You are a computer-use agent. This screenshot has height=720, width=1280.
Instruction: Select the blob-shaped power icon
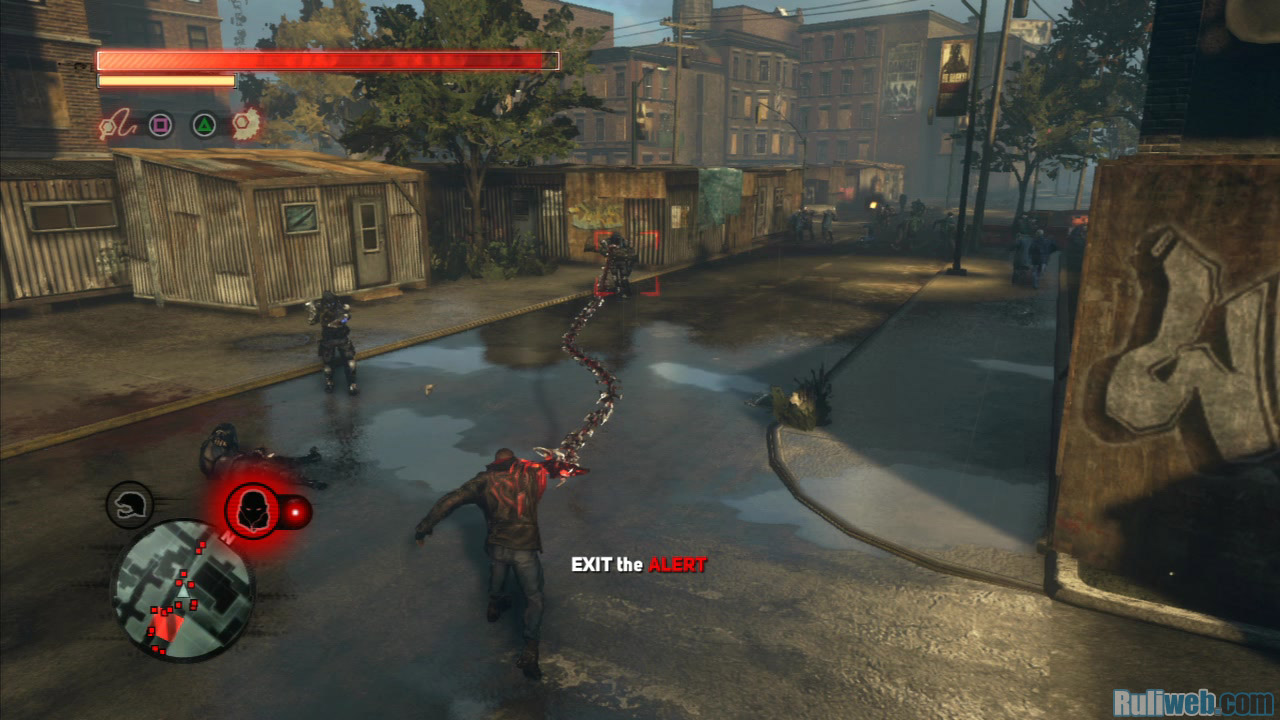coord(246,124)
